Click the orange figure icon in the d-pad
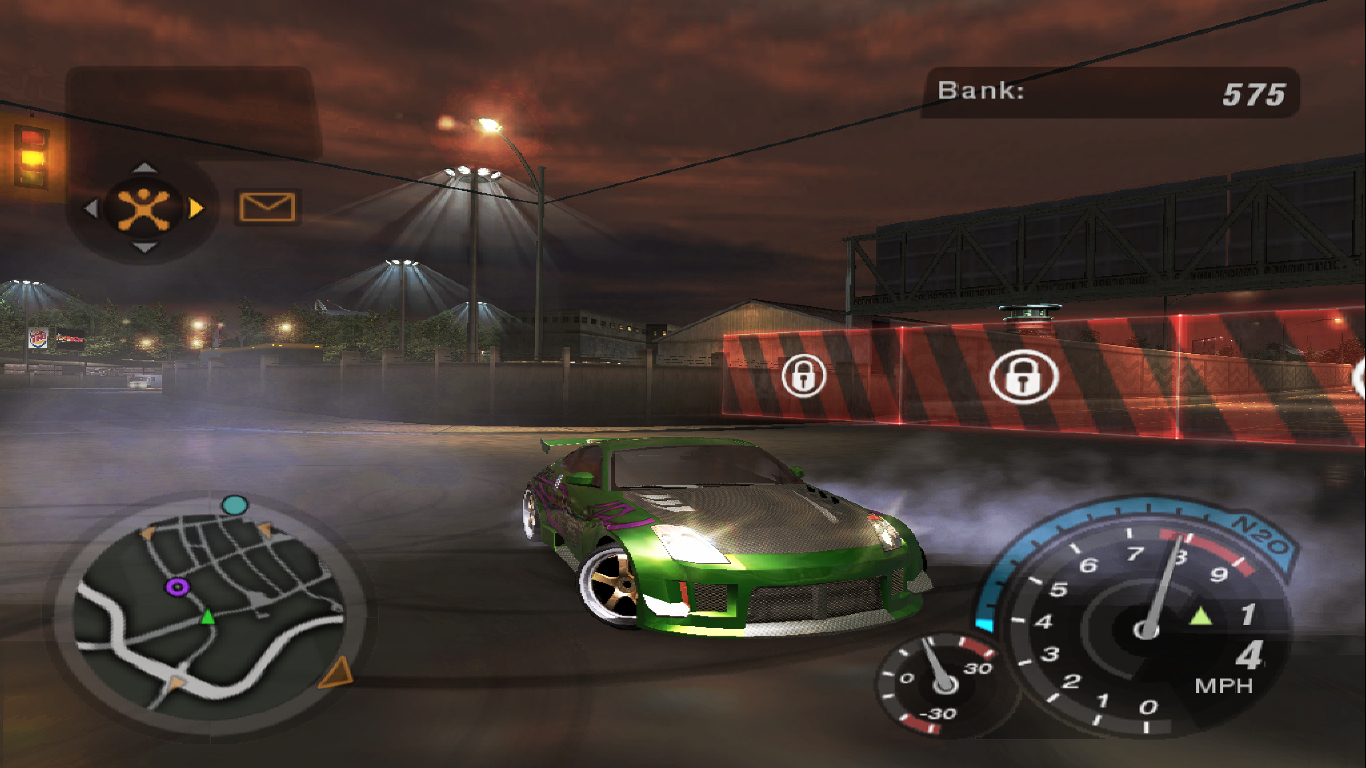 coord(145,207)
